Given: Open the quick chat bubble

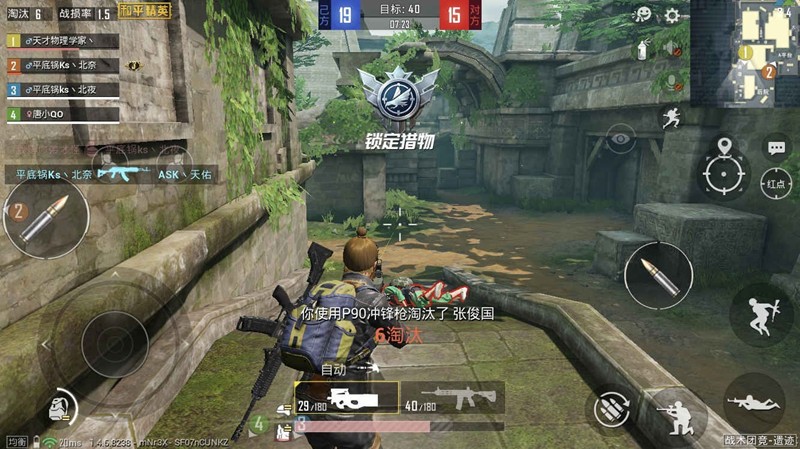Looking at the screenshot, I should pyautogui.click(x=777, y=148).
